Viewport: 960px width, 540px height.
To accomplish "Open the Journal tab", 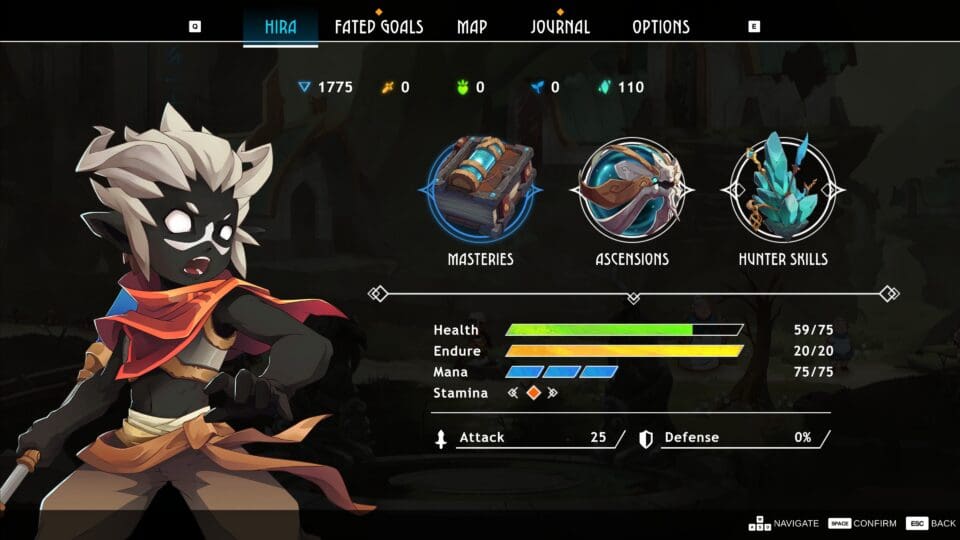I will [x=560, y=27].
